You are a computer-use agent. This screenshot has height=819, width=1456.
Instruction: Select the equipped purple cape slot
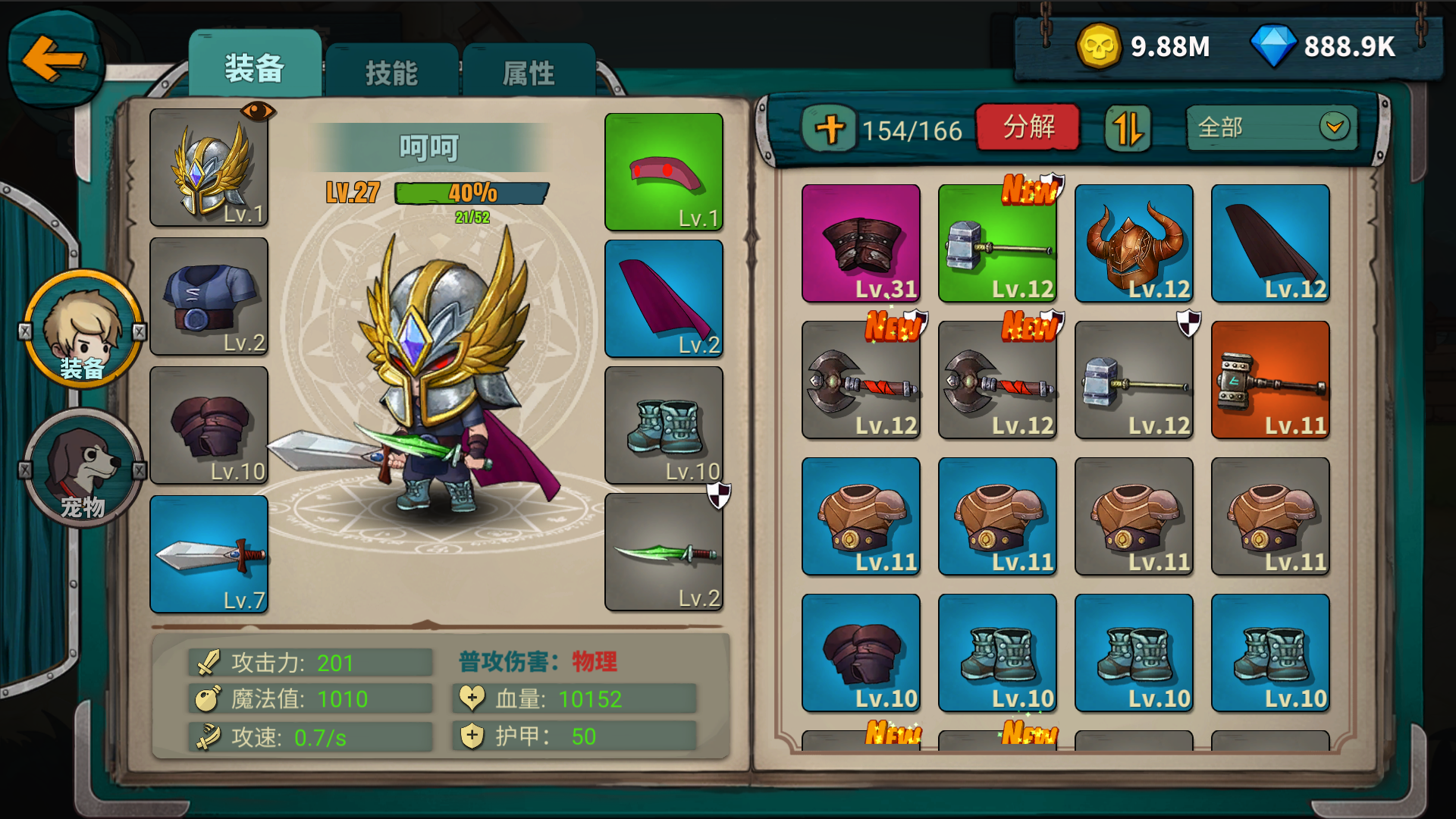point(664,299)
